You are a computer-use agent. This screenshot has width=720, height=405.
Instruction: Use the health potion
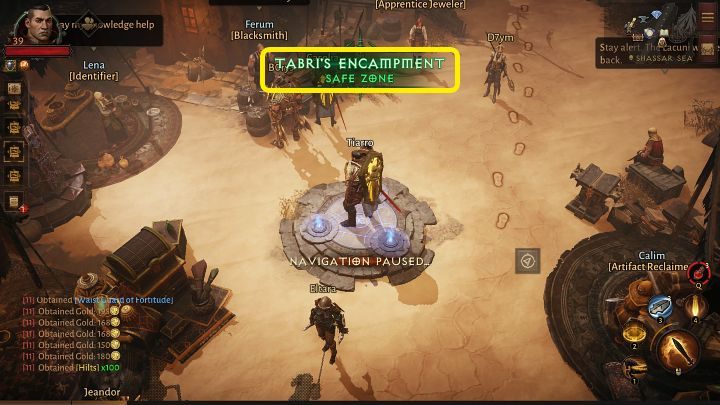coord(699,271)
